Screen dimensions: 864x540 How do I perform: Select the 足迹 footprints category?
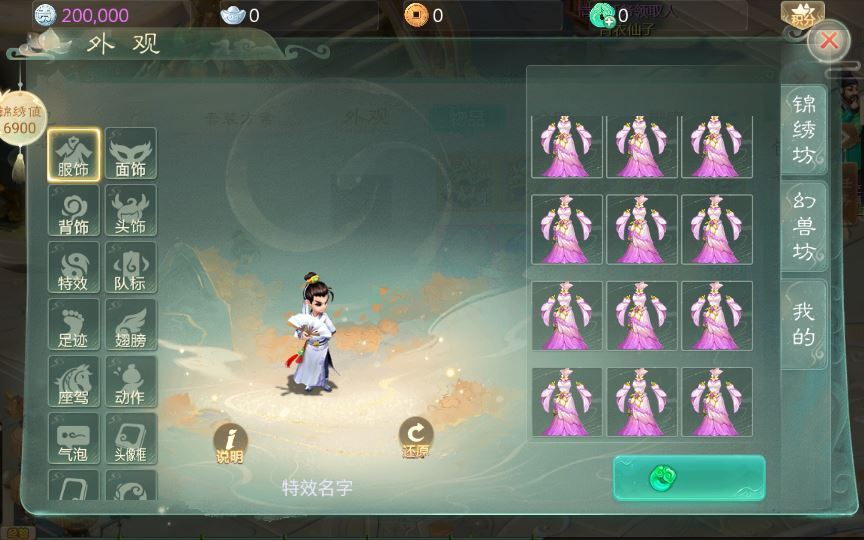[74, 324]
